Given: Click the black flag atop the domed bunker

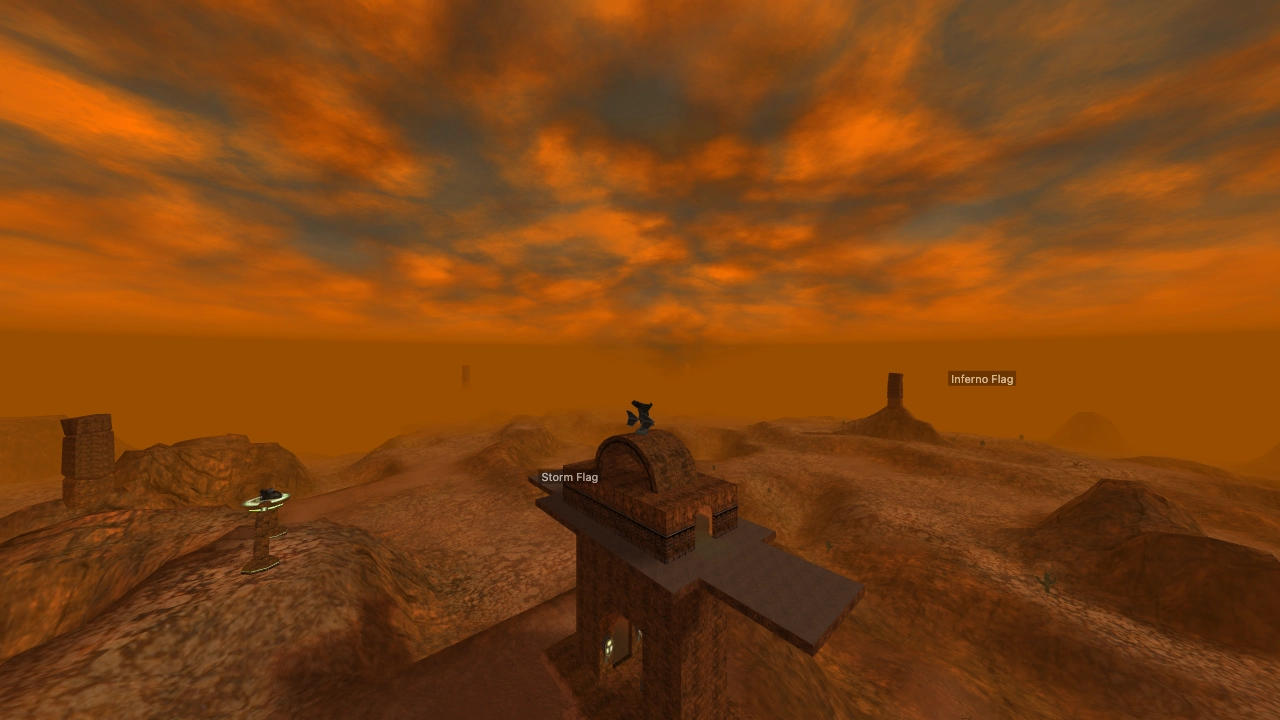Looking at the screenshot, I should pos(638,410).
